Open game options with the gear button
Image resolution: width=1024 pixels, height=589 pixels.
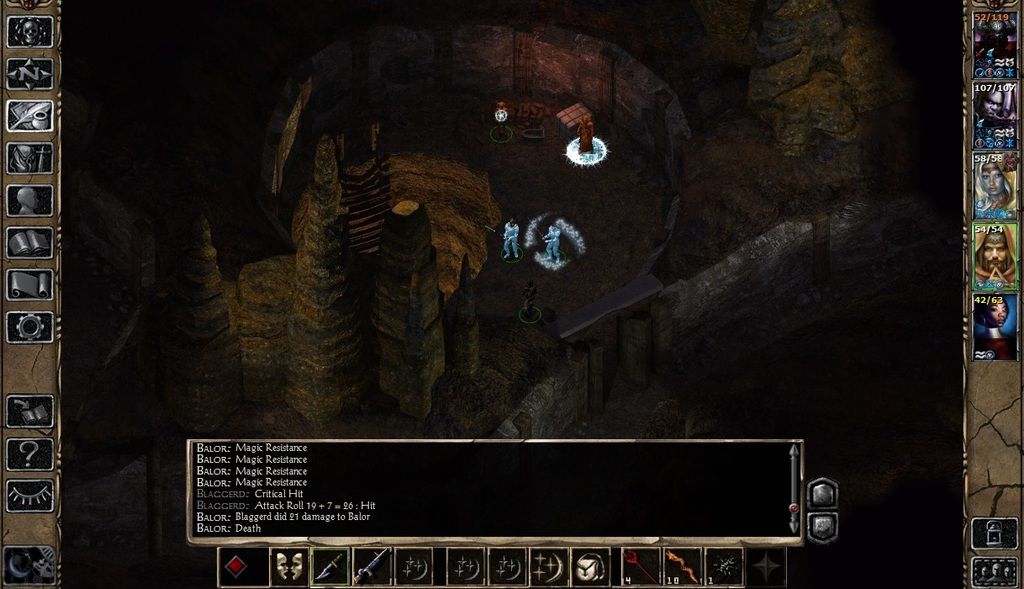(x=30, y=326)
